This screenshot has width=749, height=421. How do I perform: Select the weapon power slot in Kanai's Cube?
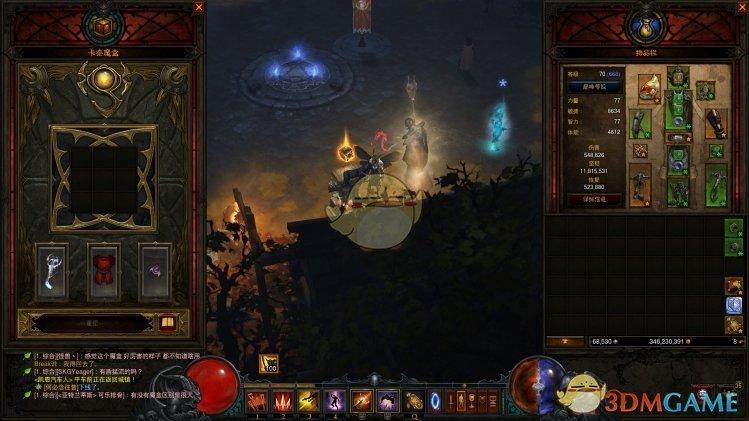tap(52, 269)
